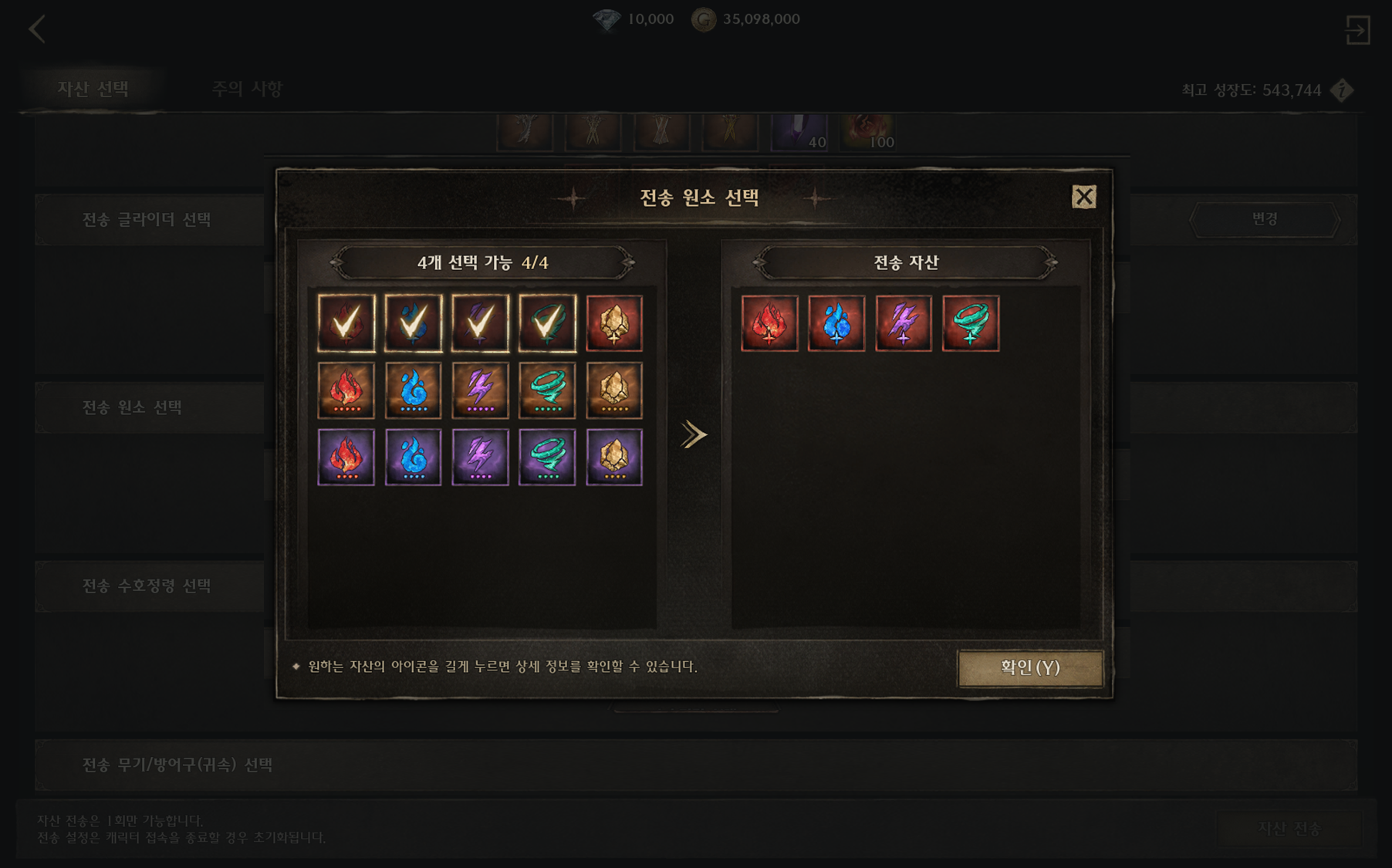
Task: Switch to the 주의 사항 tab
Action: tap(248, 89)
